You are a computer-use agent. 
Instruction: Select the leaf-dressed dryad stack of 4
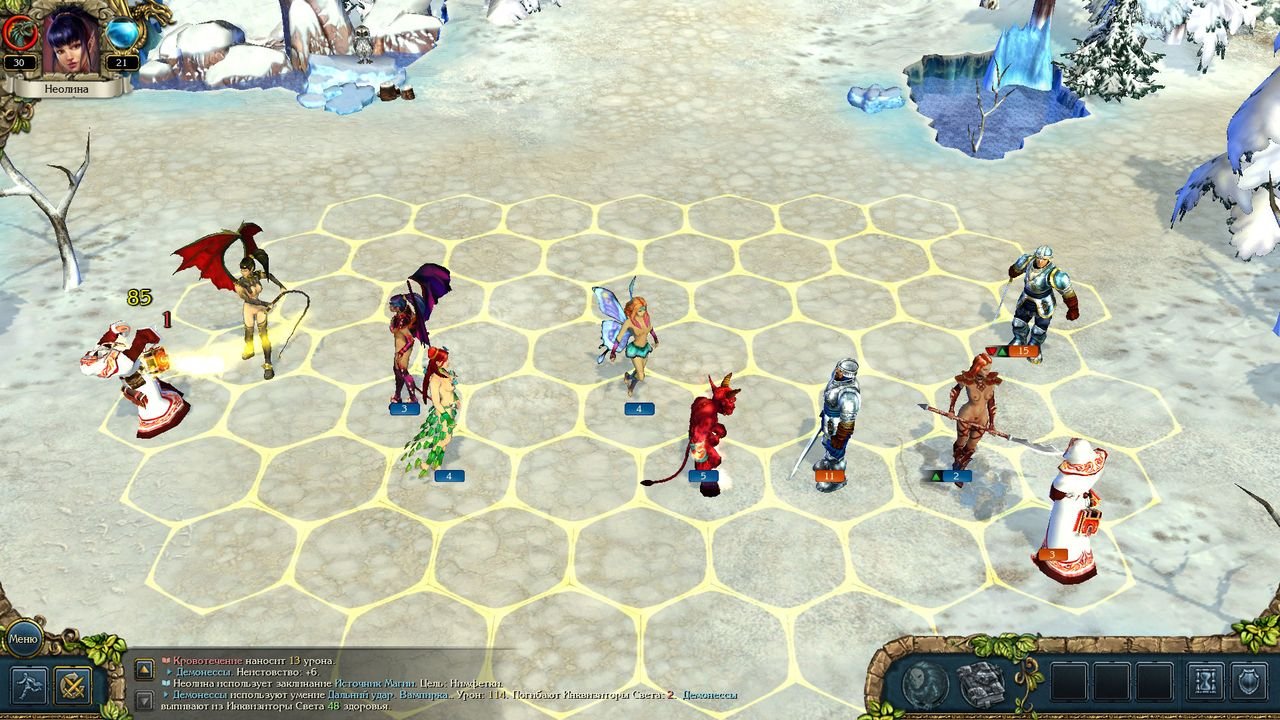tap(438, 412)
